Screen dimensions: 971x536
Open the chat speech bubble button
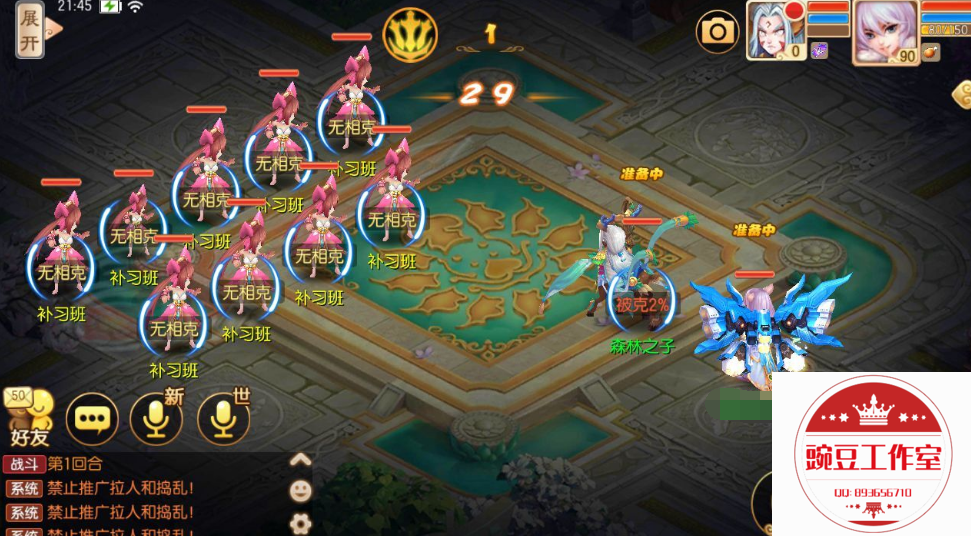92,420
